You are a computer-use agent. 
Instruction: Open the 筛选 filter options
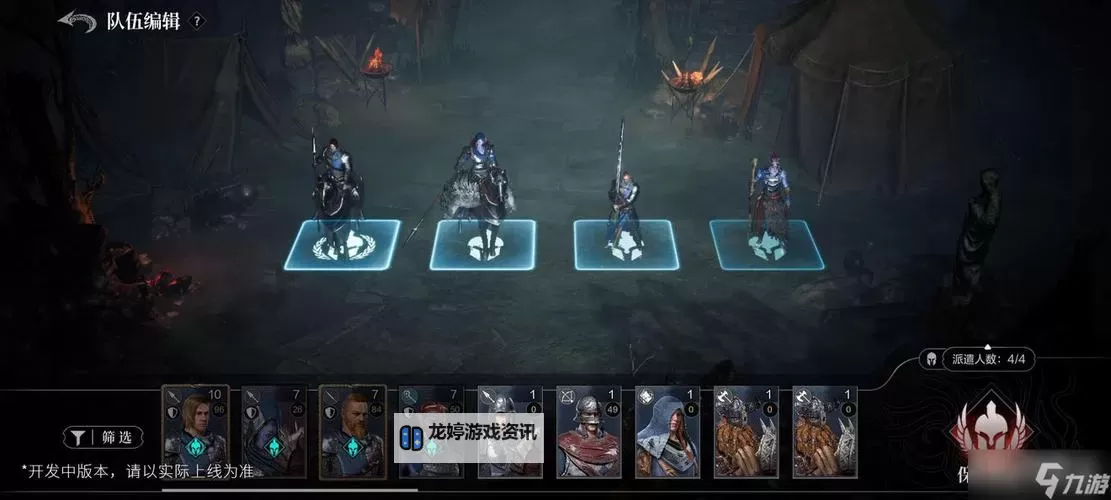[x=104, y=437]
